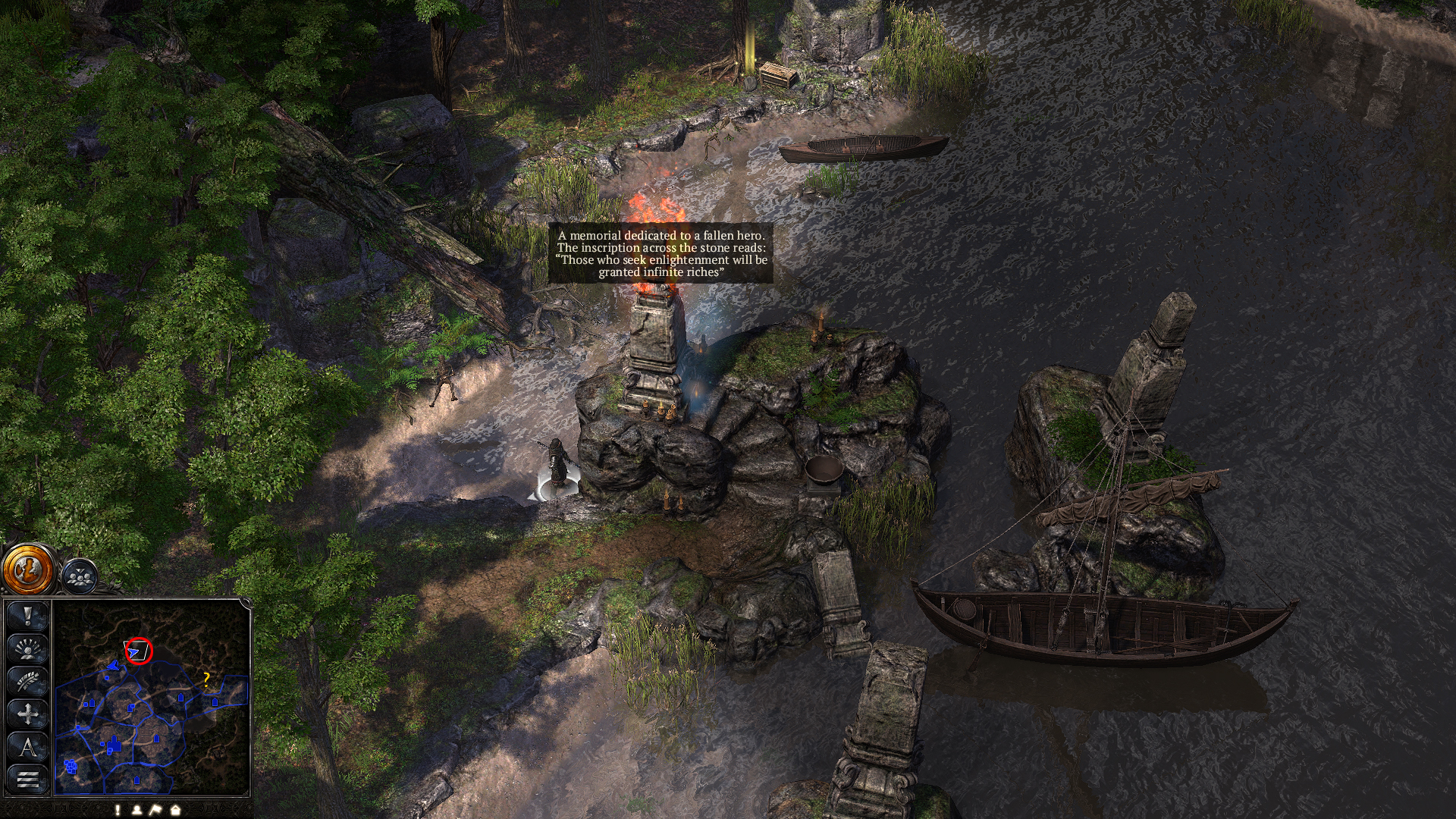Viewport: 1456px width, 819px height.
Task: Toggle the person filter below the minimap
Action: coord(136,810)
